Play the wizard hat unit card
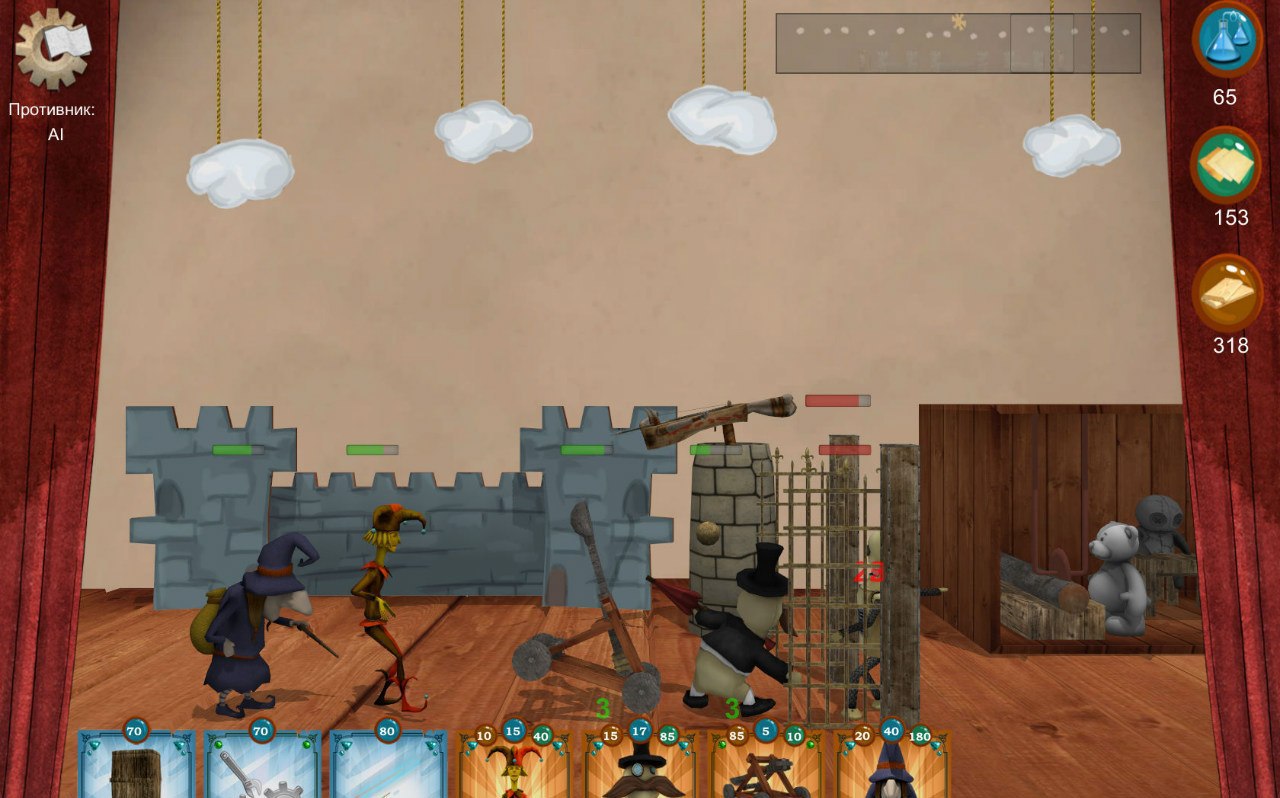The height and width of the screenshot is (798, 1280). pos(891,770)
